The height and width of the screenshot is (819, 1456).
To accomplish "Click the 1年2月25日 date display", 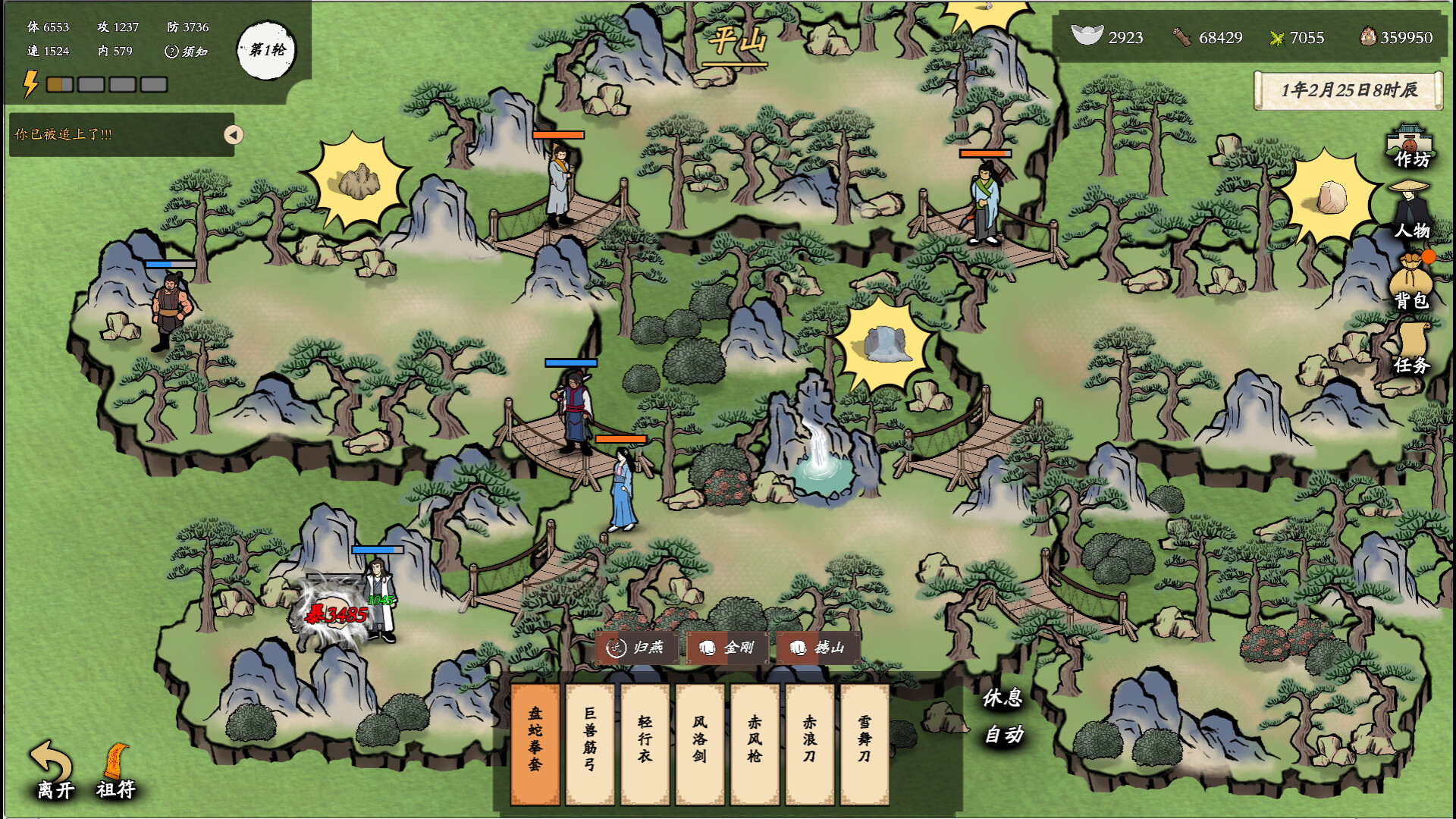I will tap(1349, 89).
